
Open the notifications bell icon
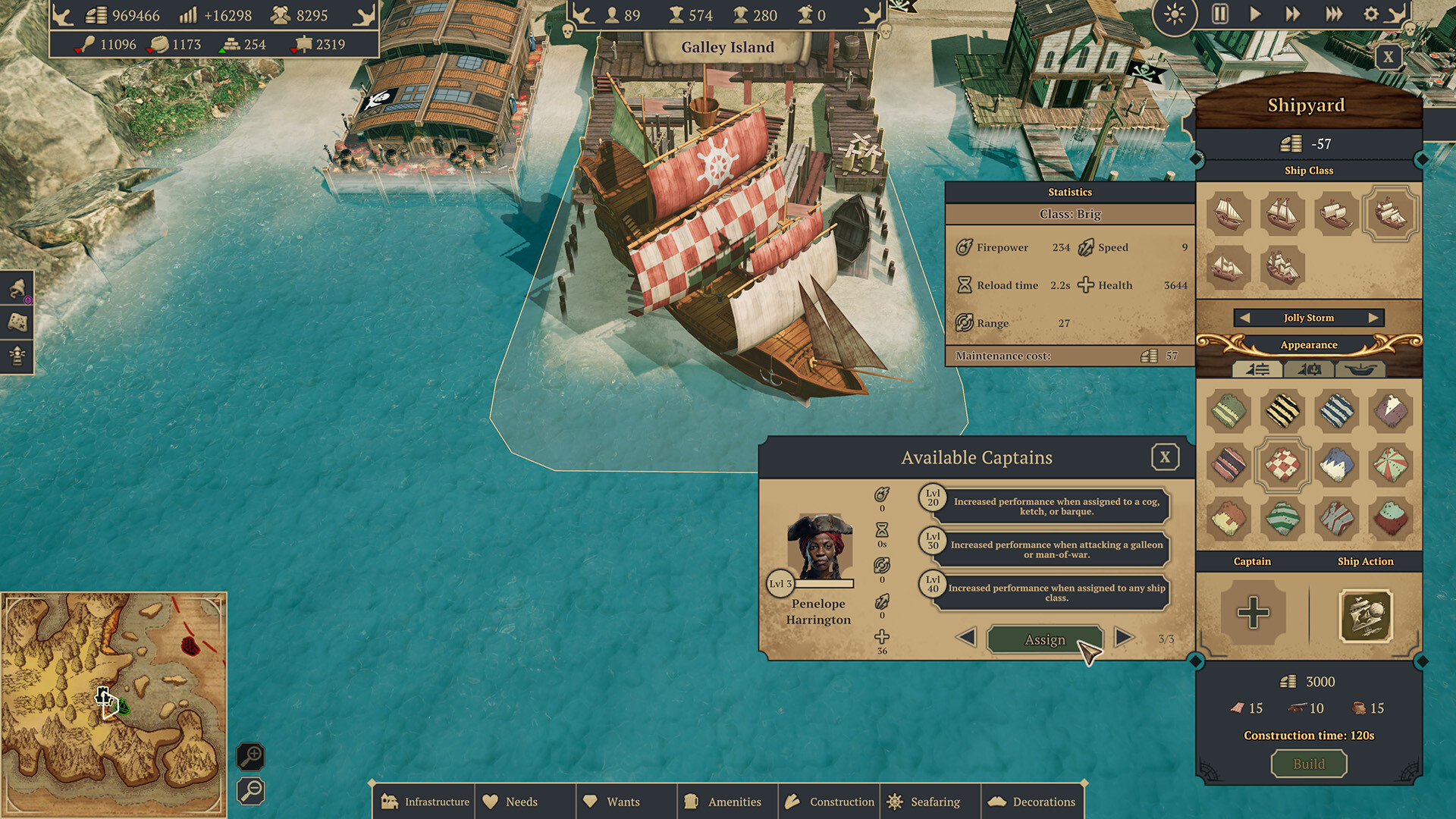pos(15,289)
